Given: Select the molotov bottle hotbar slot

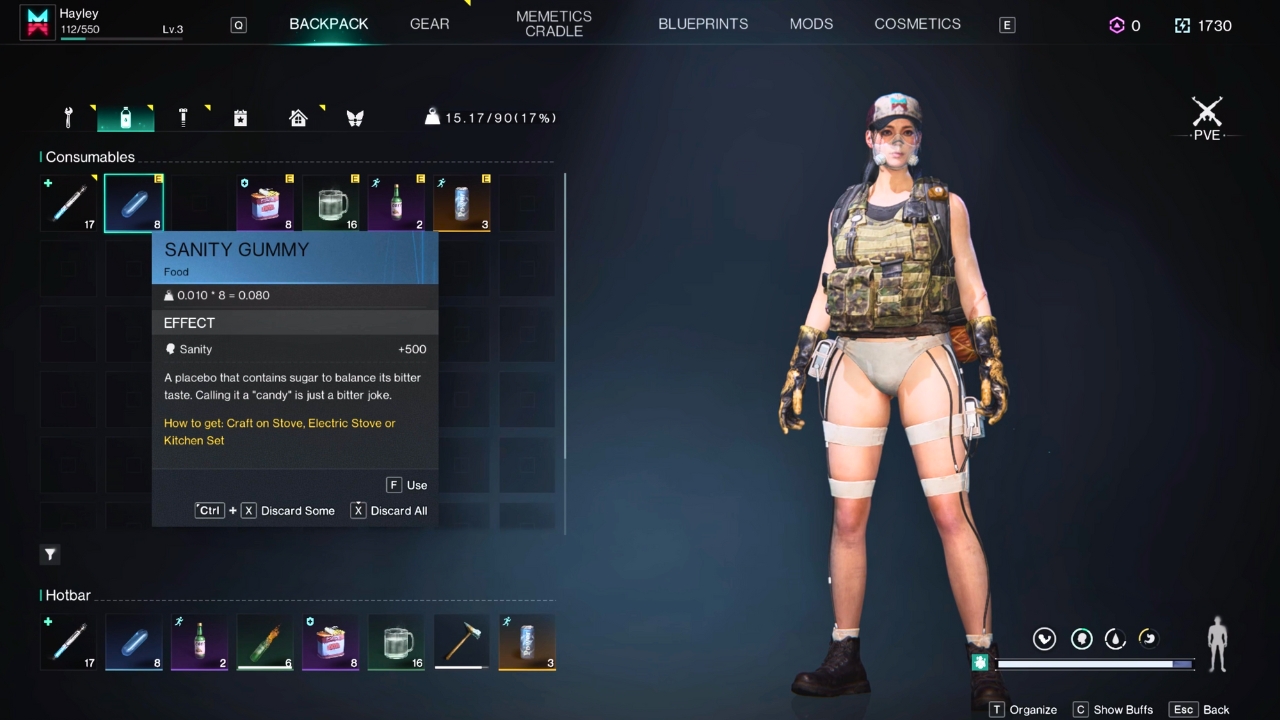Looking at the screenshot, I should point(265,642).
